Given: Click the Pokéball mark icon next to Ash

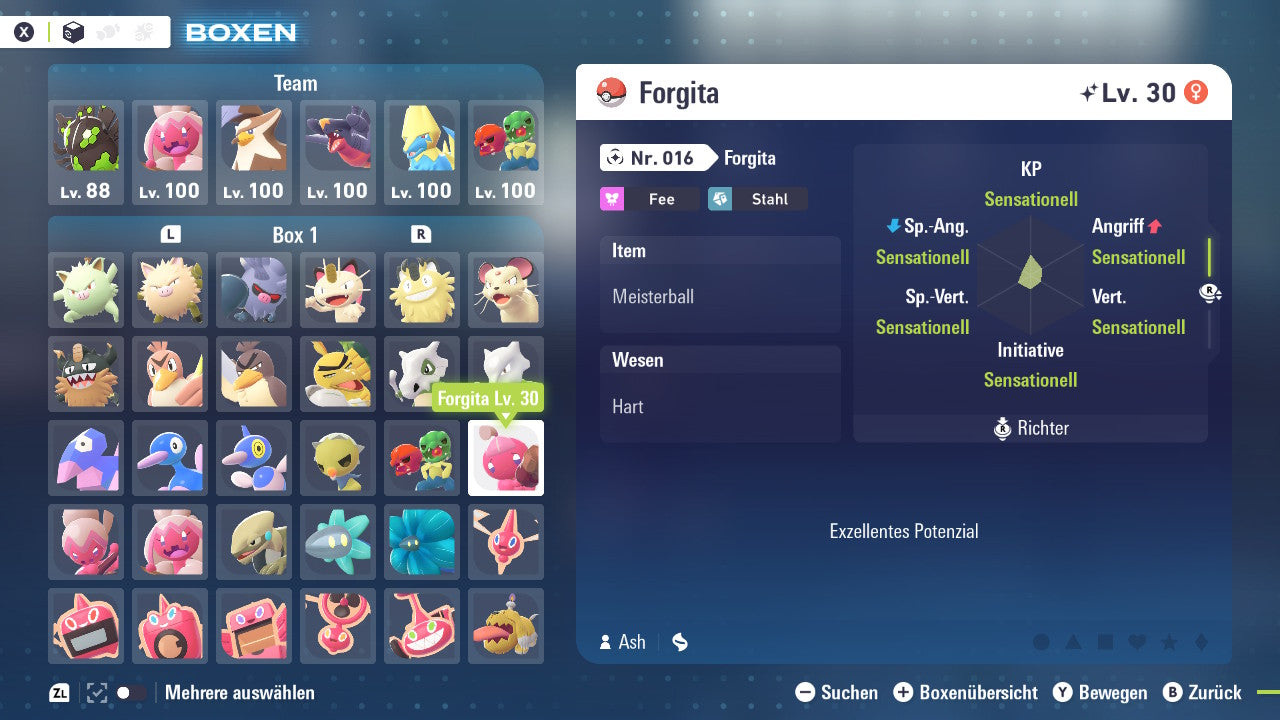Looking at the screenshot, I should 680,642.
